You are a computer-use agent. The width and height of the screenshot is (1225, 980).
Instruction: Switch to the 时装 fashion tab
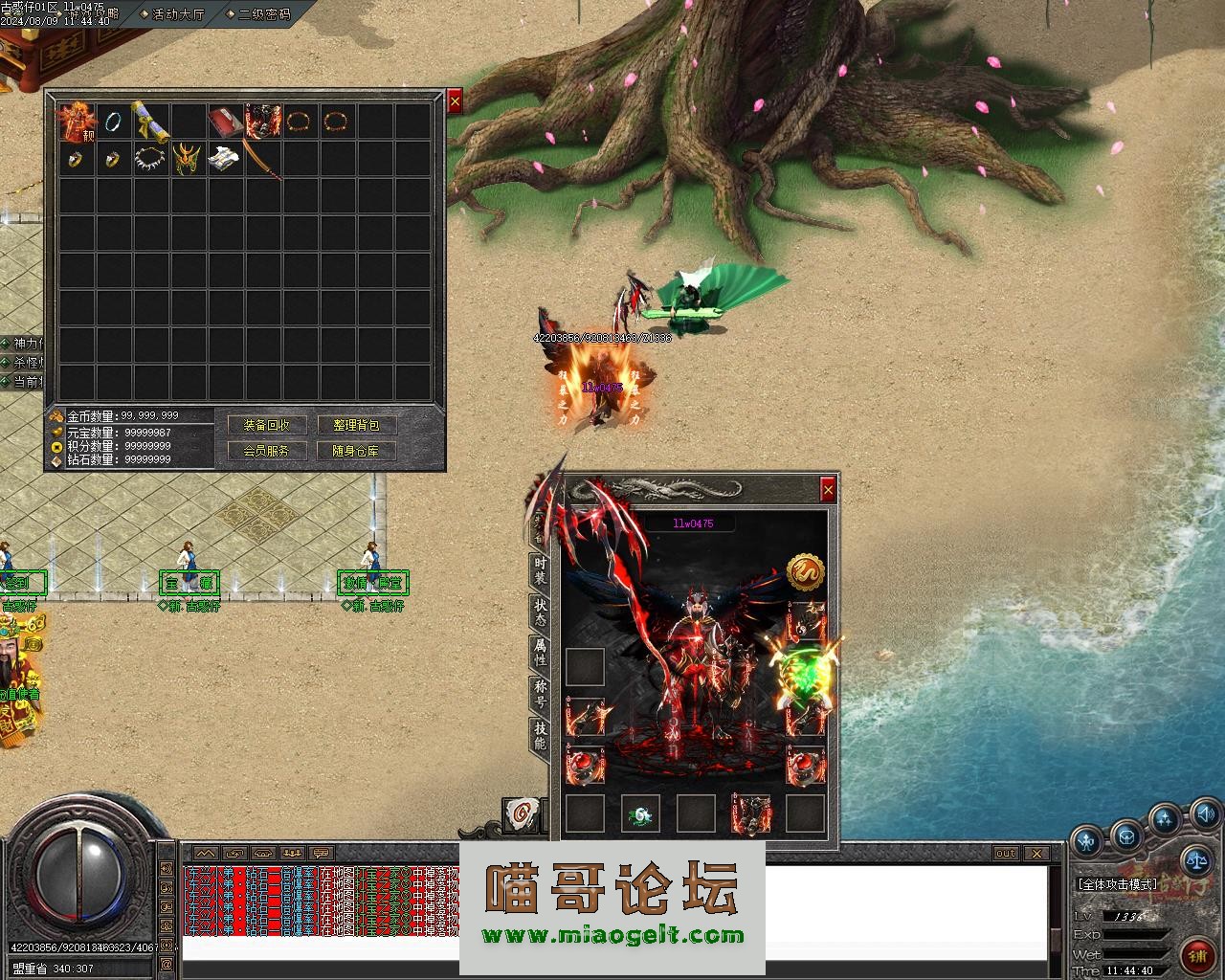point(541,571)
